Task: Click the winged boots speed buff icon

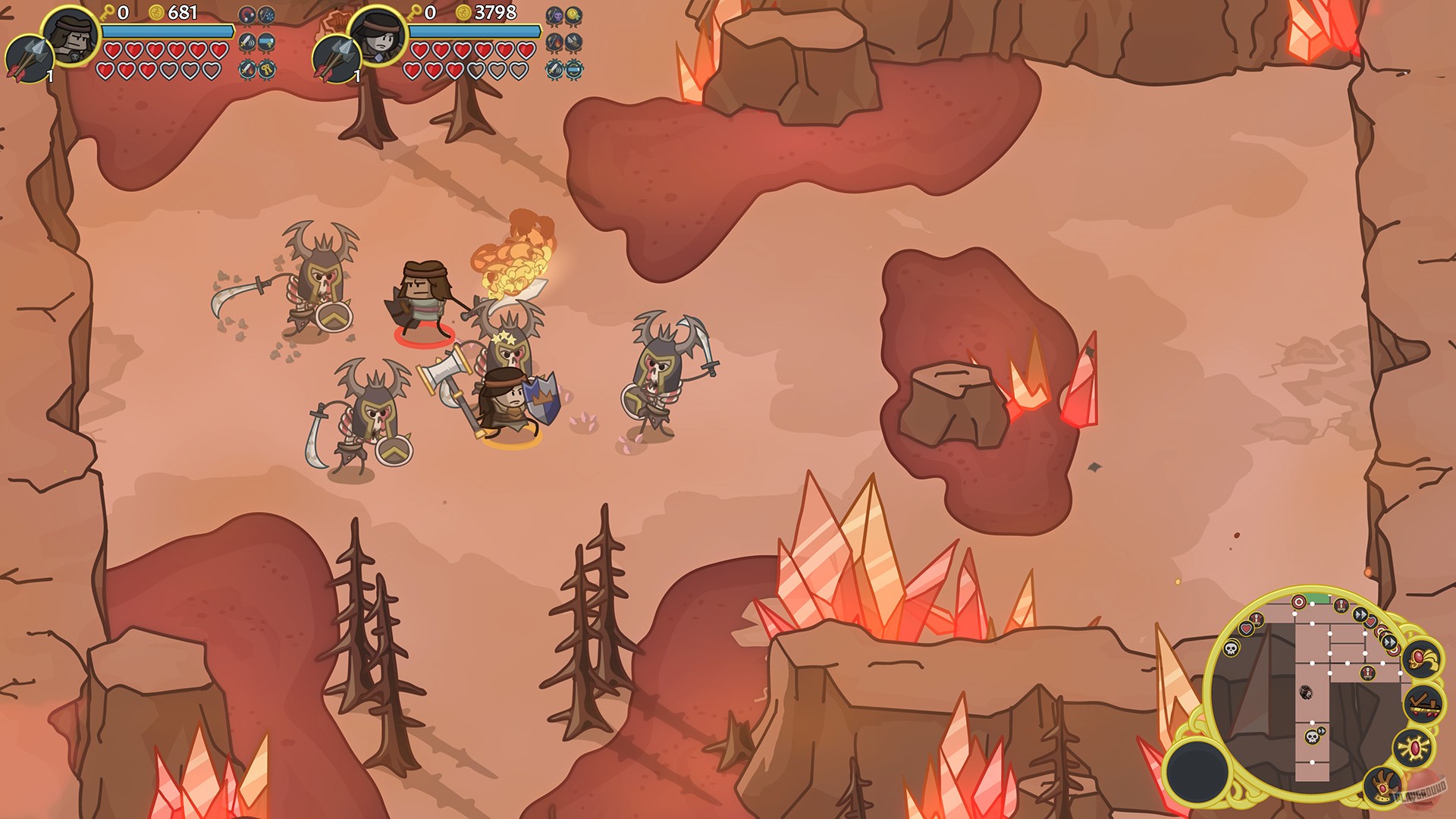Action: 573,42
